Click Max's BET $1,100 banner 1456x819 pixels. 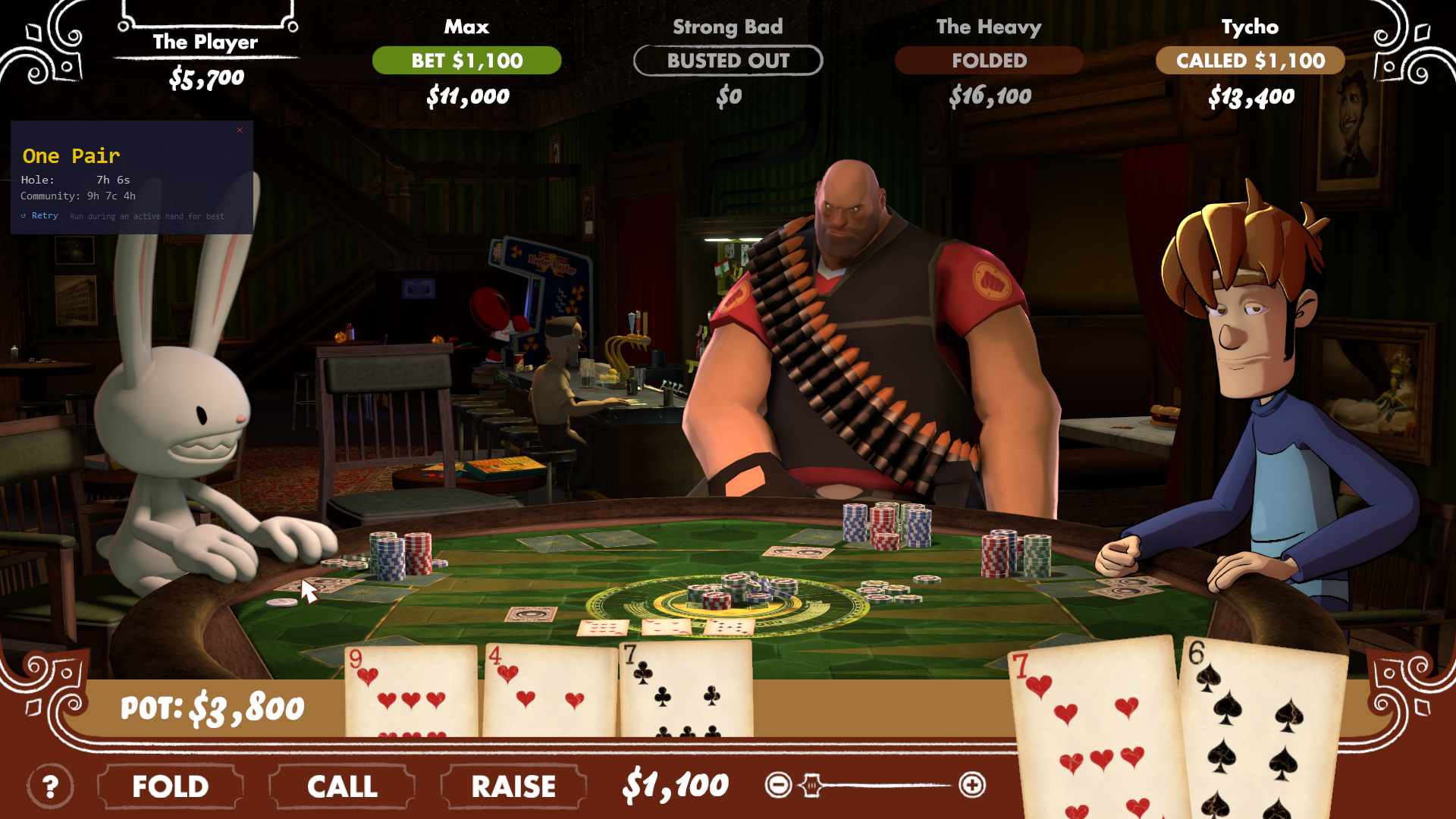tap(467, 61)
